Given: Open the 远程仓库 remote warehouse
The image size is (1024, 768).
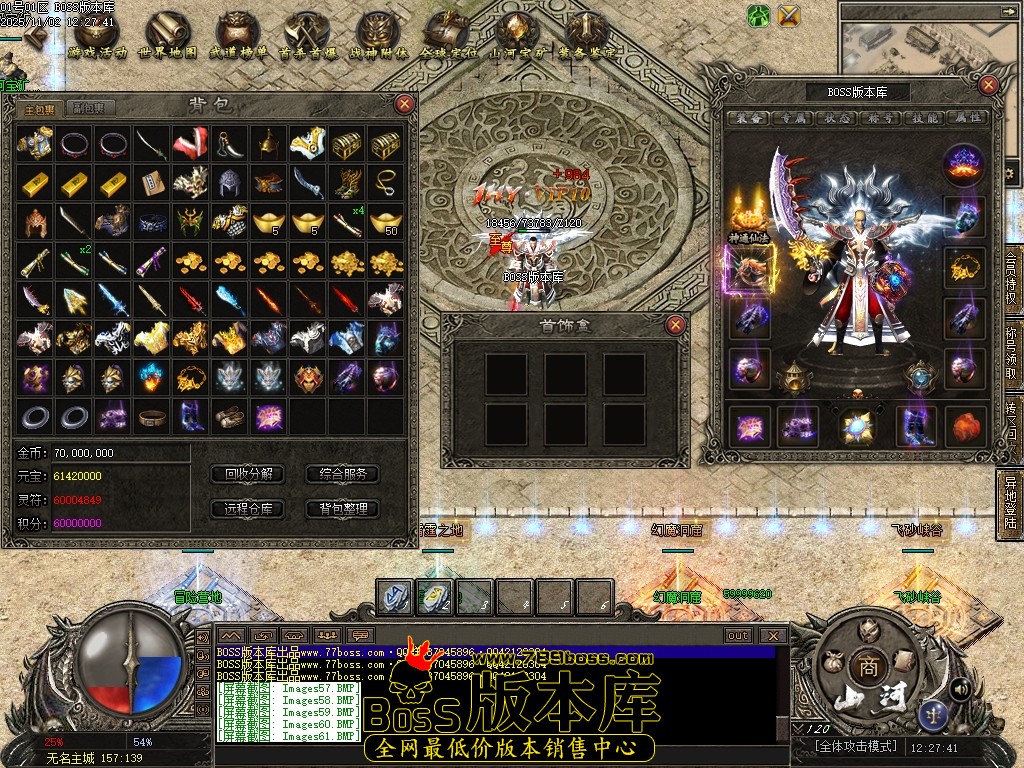Looking at the screenshot, I should [x=249, y=508].
